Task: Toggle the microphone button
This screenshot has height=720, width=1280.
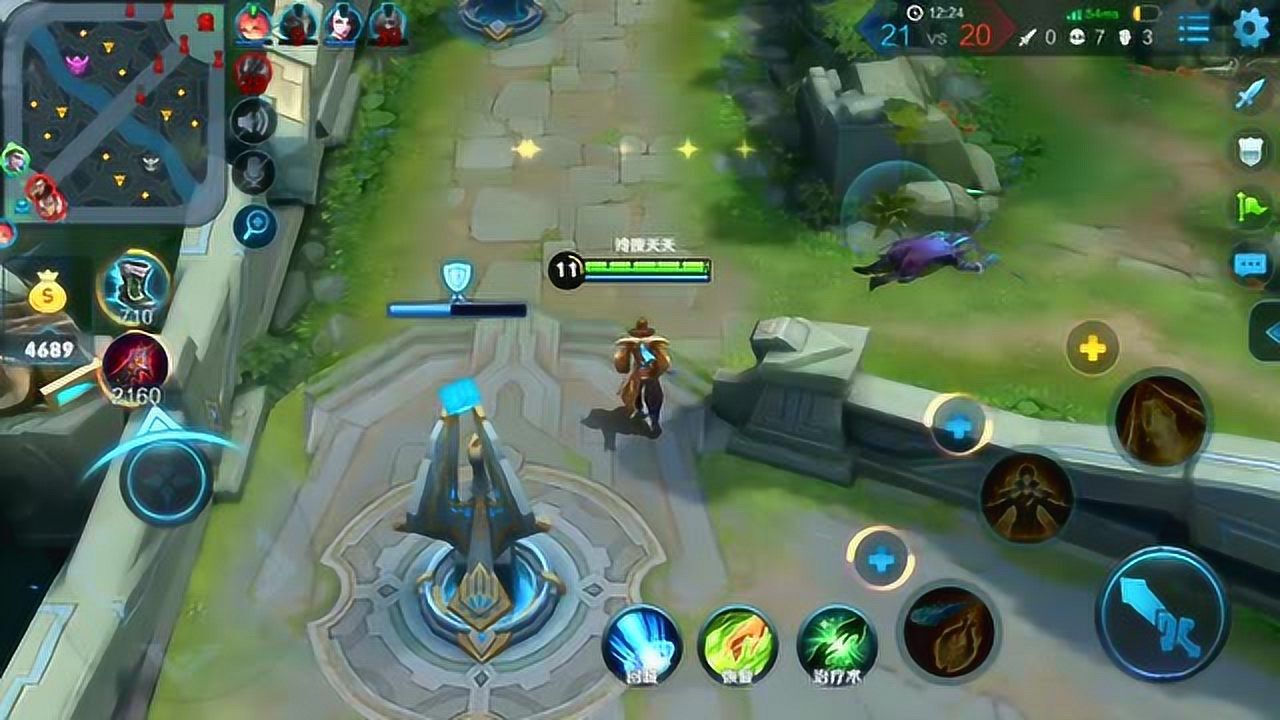Action: [254, 173]
